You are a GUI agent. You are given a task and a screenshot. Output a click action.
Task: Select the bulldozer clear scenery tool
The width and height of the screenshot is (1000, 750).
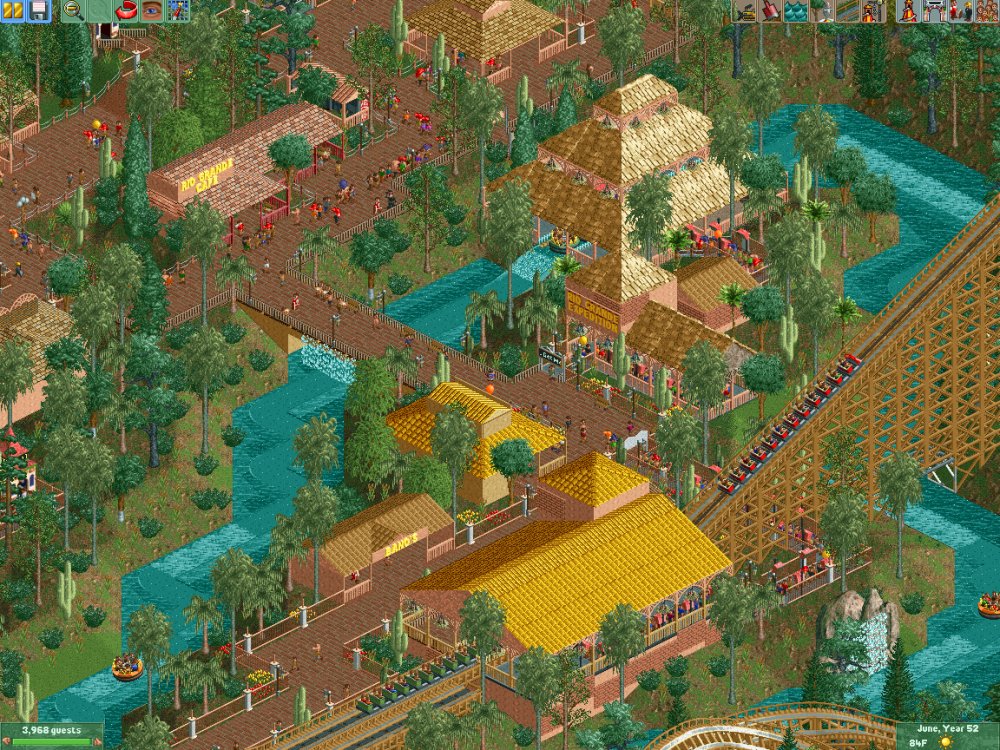(744, 11)
